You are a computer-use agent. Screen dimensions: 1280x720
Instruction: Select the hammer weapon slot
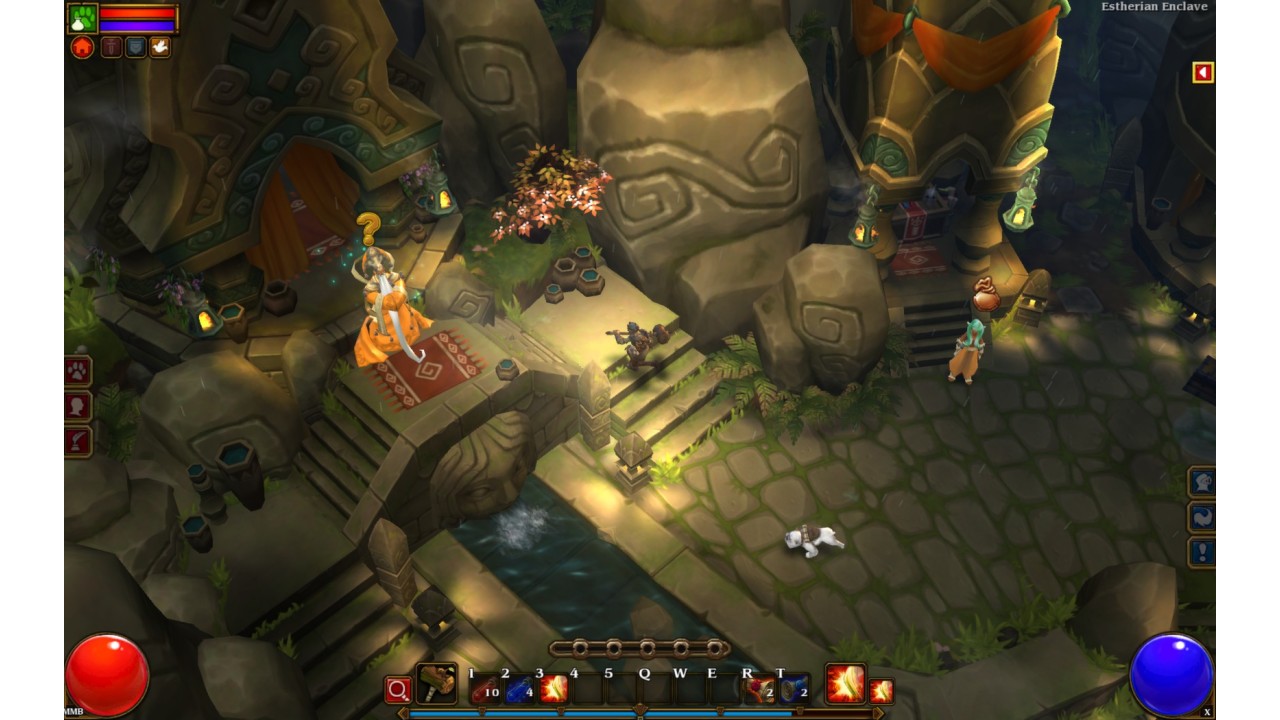click(436, 685)
